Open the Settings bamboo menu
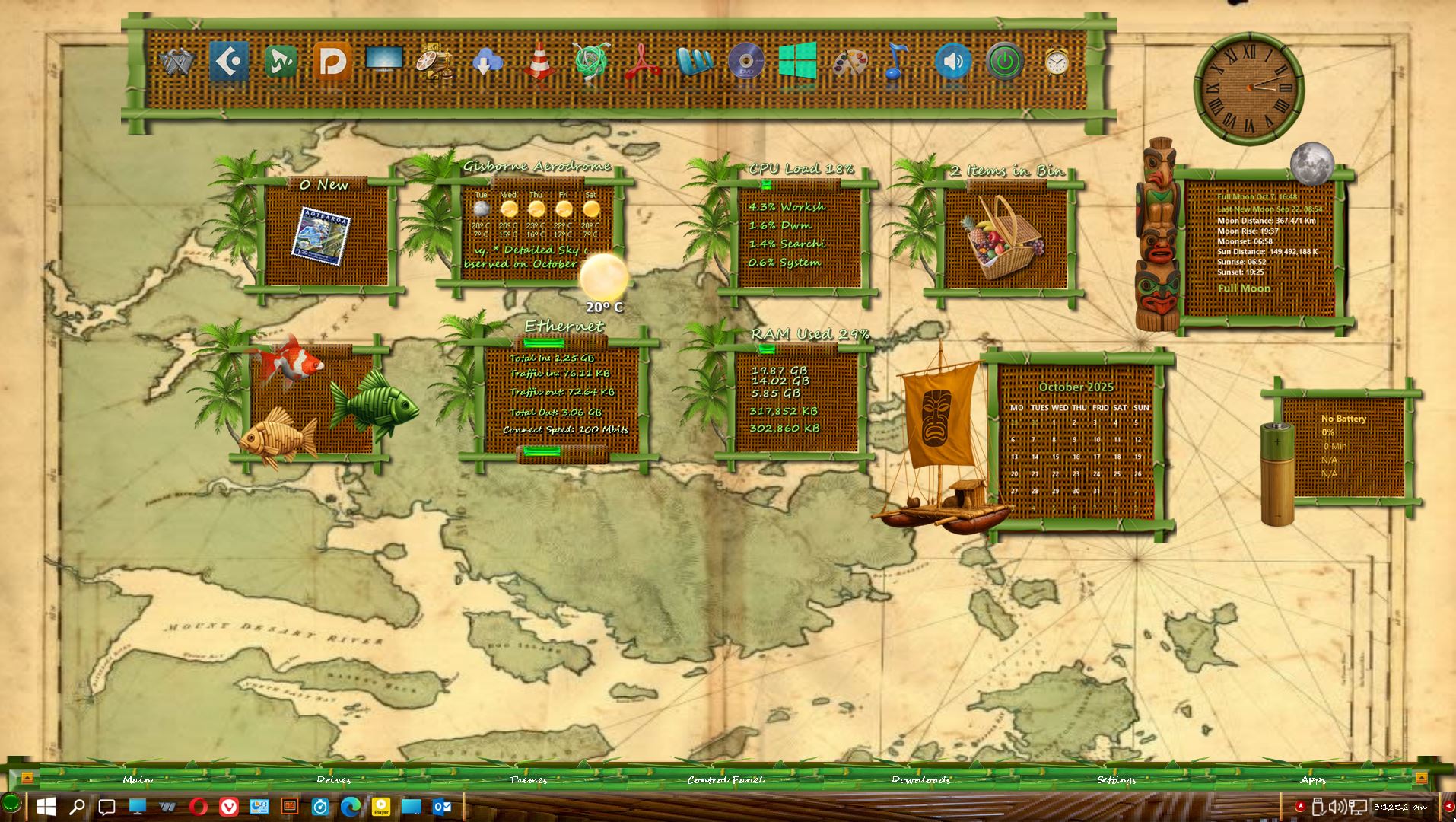Image resolution: width=1456 pixels, height=822 pixels. pos(1116,779)
